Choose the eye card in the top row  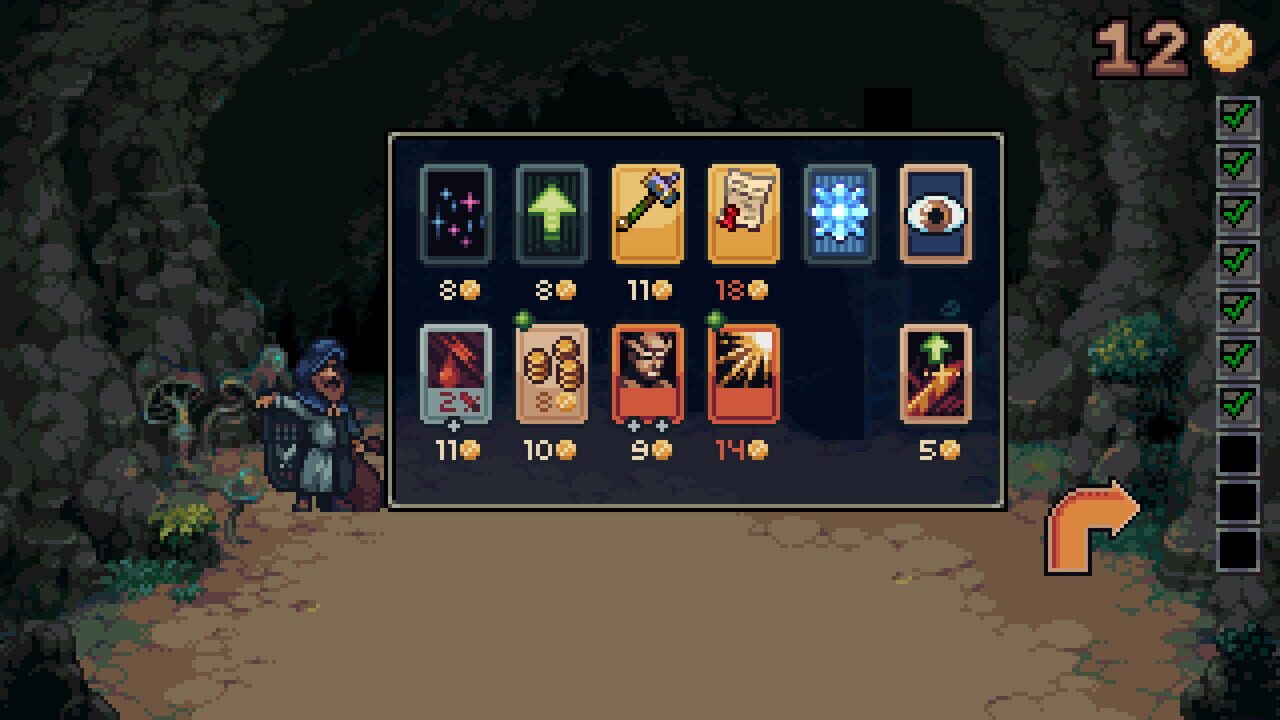(x=937, y=214)
